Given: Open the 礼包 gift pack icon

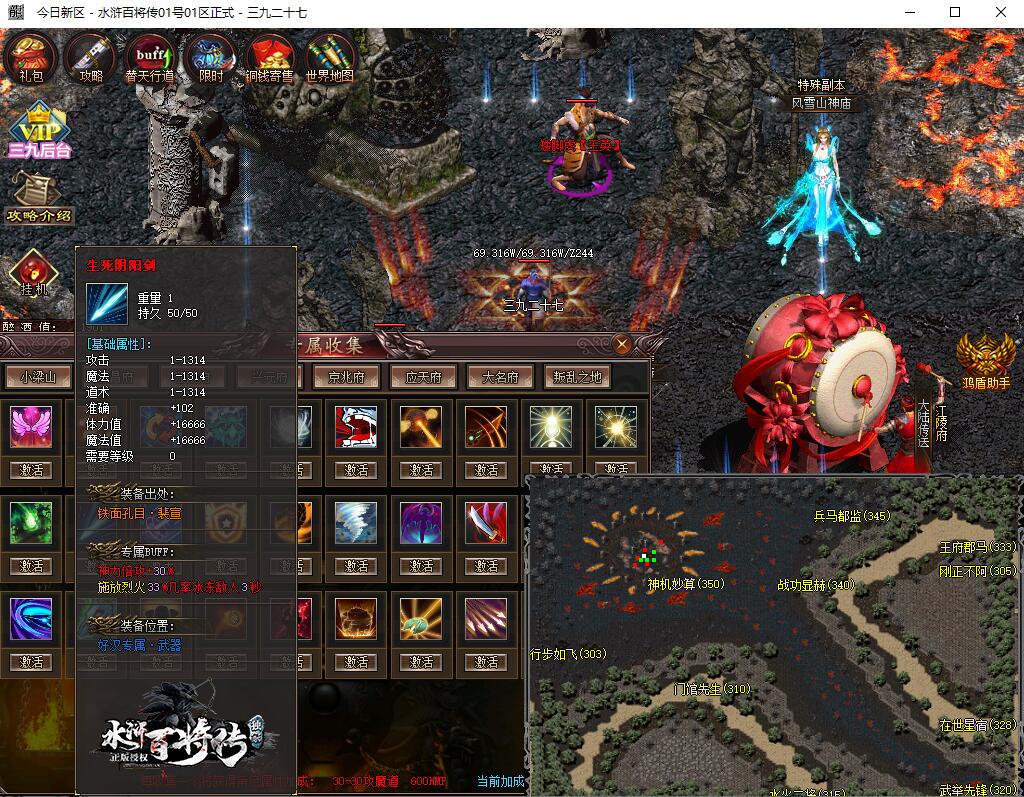Looking at the screenshot, I should tap(32, 56).
